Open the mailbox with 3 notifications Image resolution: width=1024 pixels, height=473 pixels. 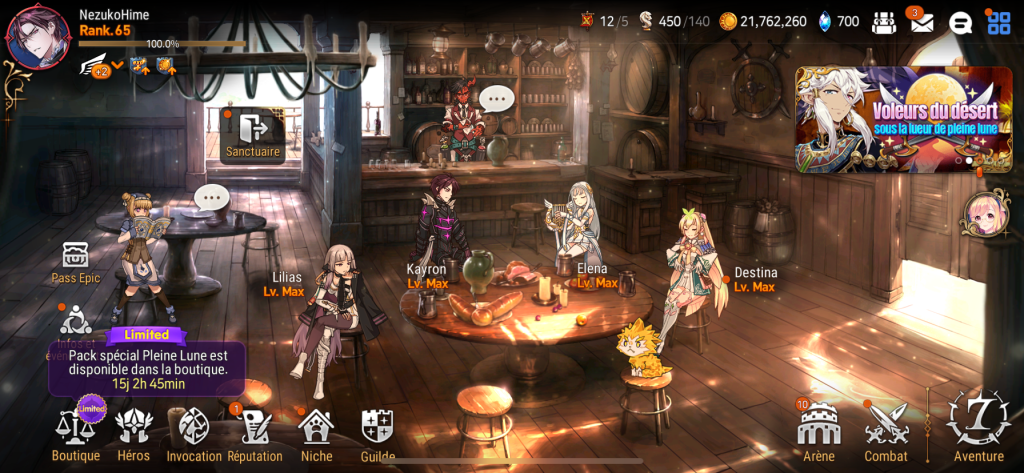[921, 22]
